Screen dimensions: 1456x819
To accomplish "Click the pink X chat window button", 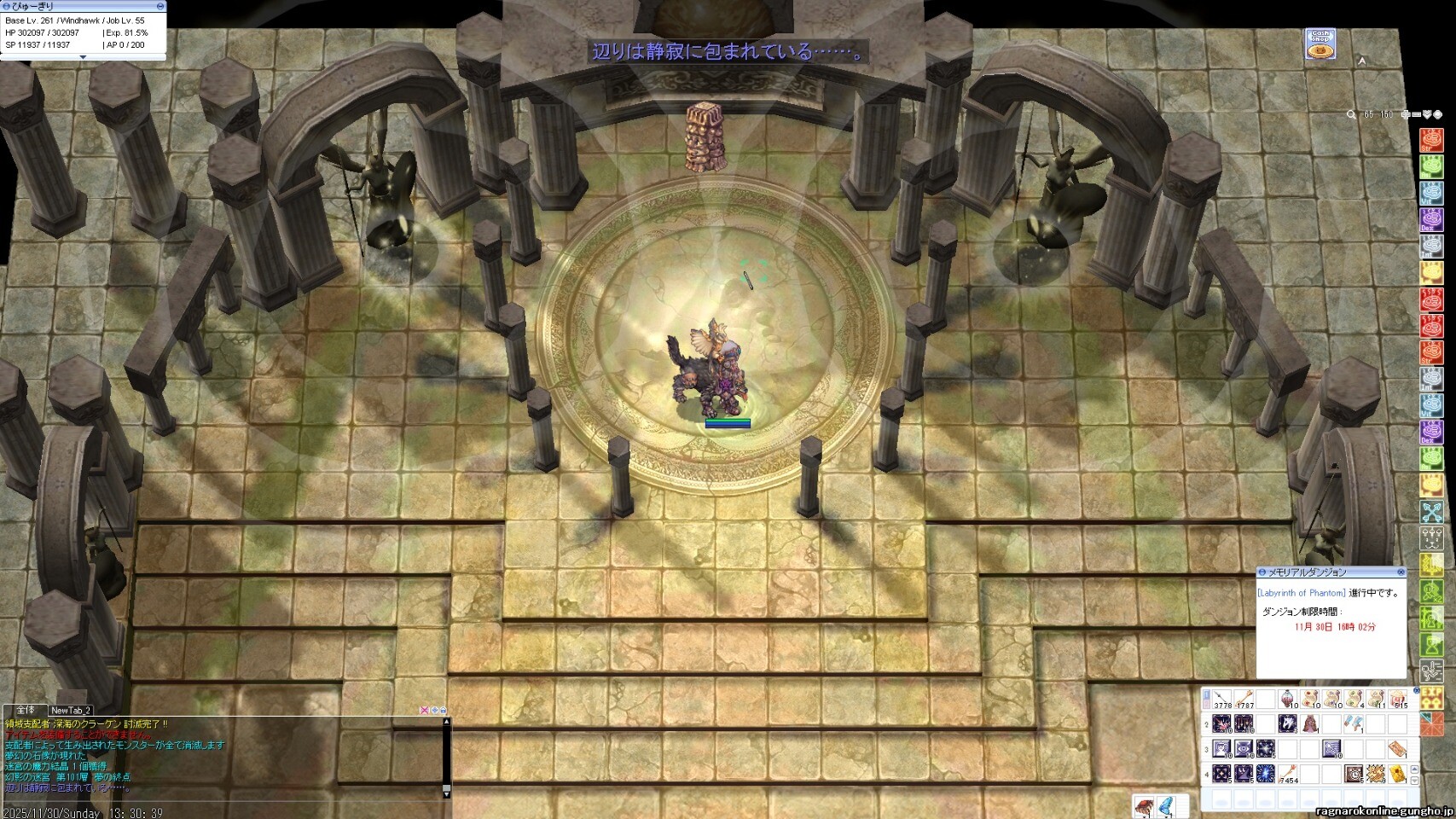I will tap(424, 710).
